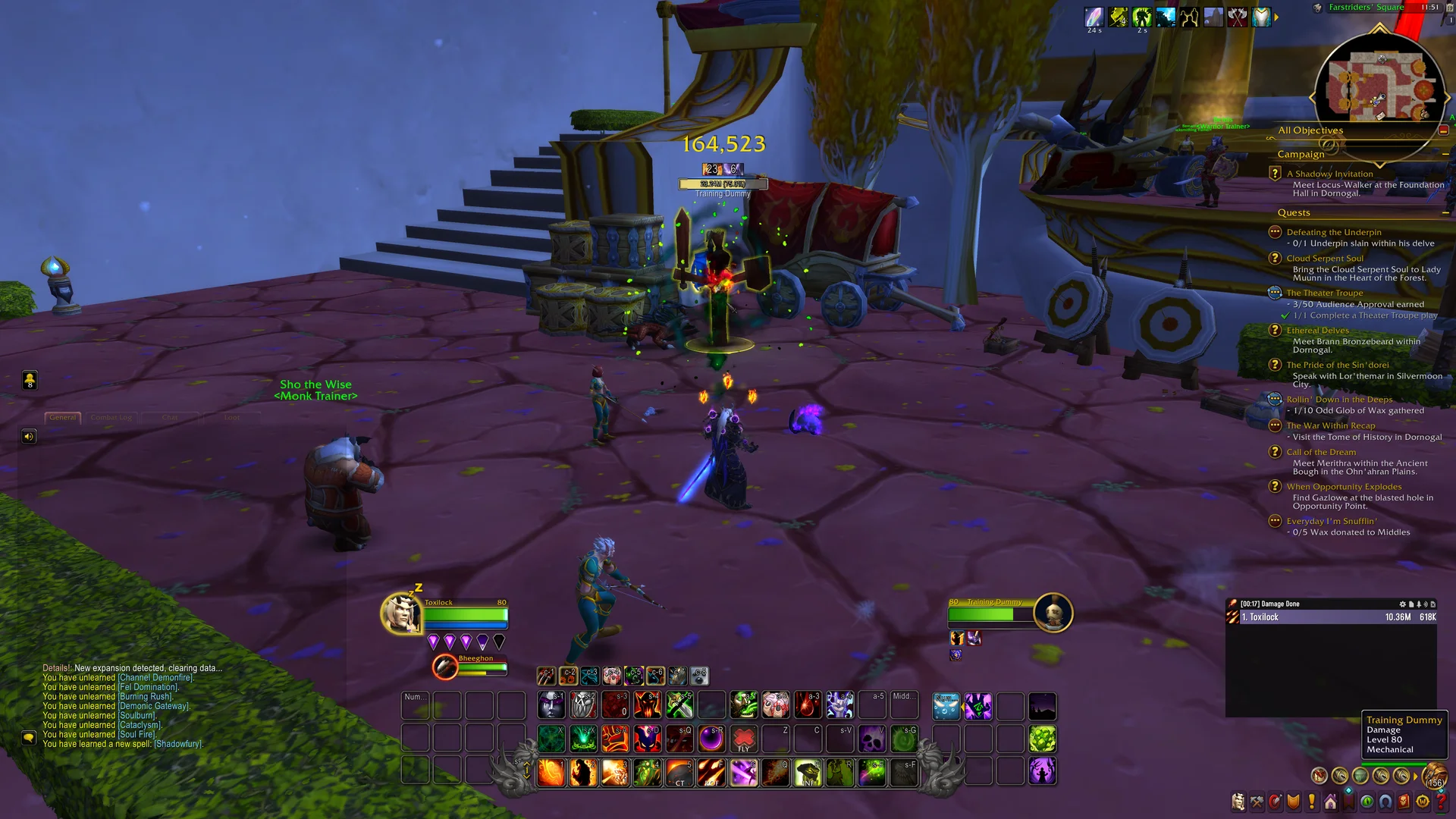The width and height of the screenshot is (1456, 819).
Task: Switch to the Loot chat tab
Action: click(231, 417)
